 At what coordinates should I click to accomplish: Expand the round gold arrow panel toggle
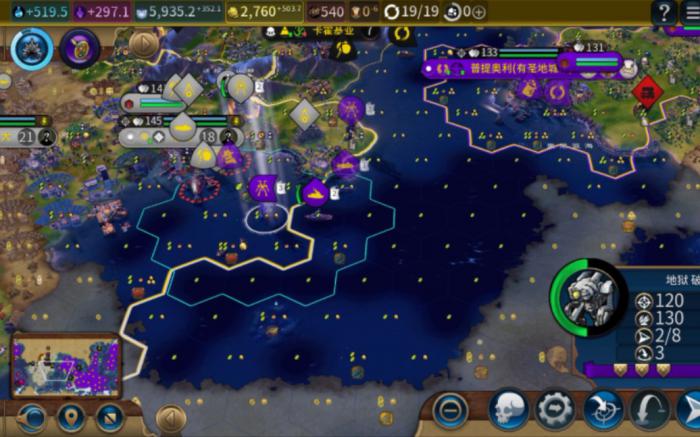[144, 44]
